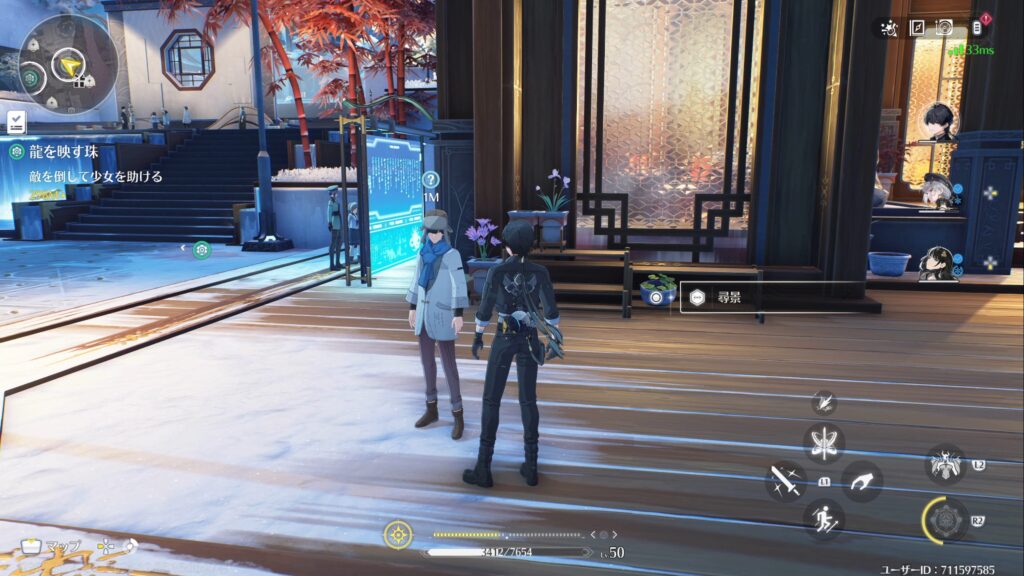Open the compass guidebook icon

point(916,28)
